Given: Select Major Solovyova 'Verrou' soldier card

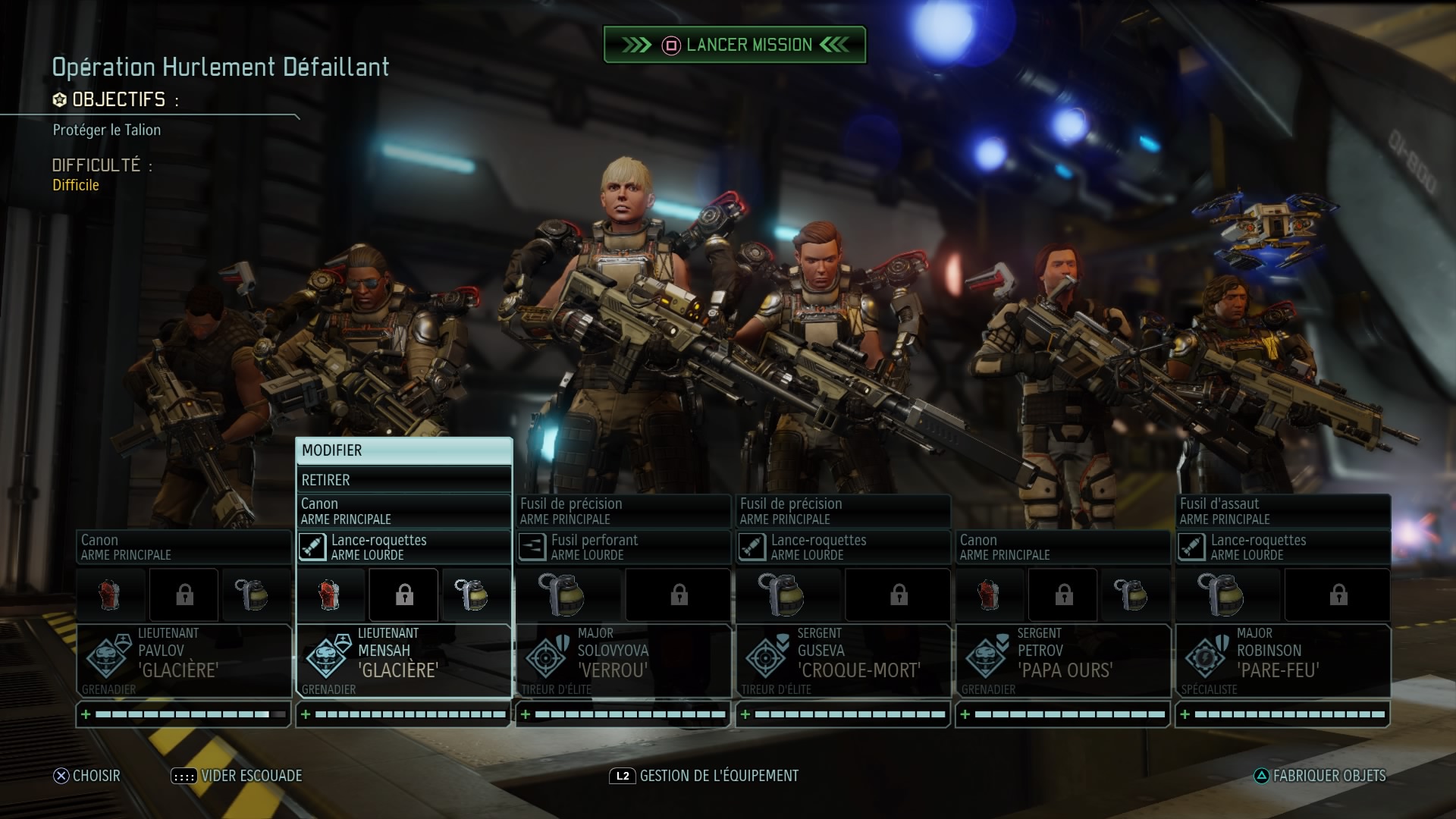Looking at the screenshot, I should (x=623, y=660).
